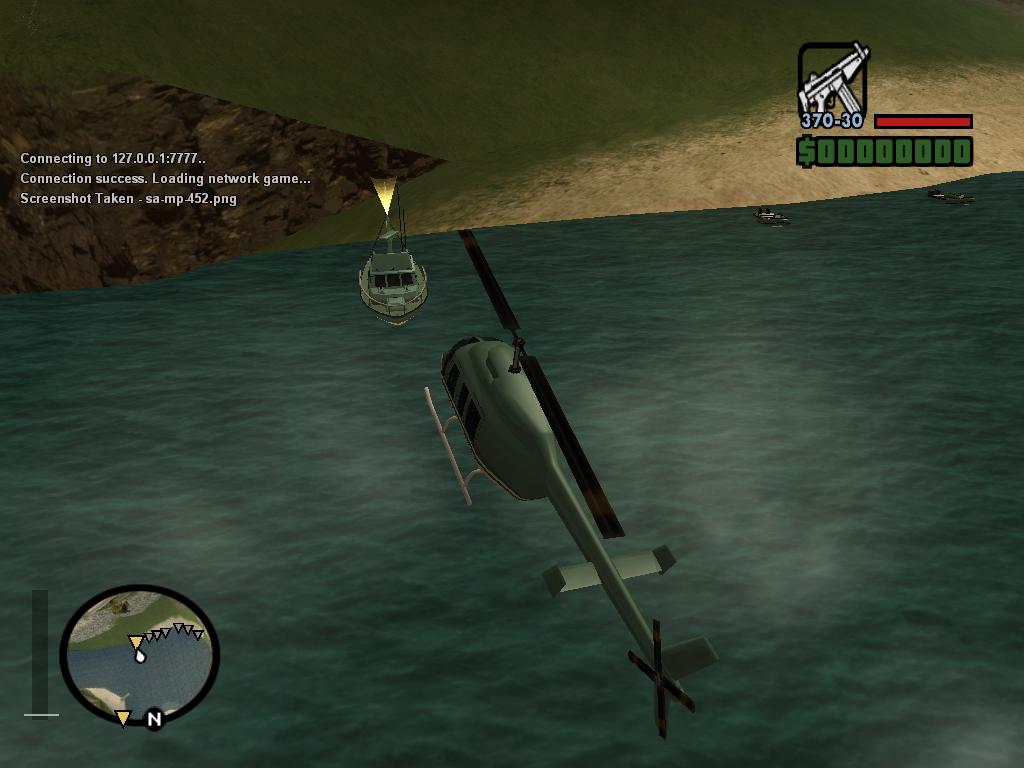Click the North compass icon on radar
This screenshot has height=768, width=1024.
154,718
